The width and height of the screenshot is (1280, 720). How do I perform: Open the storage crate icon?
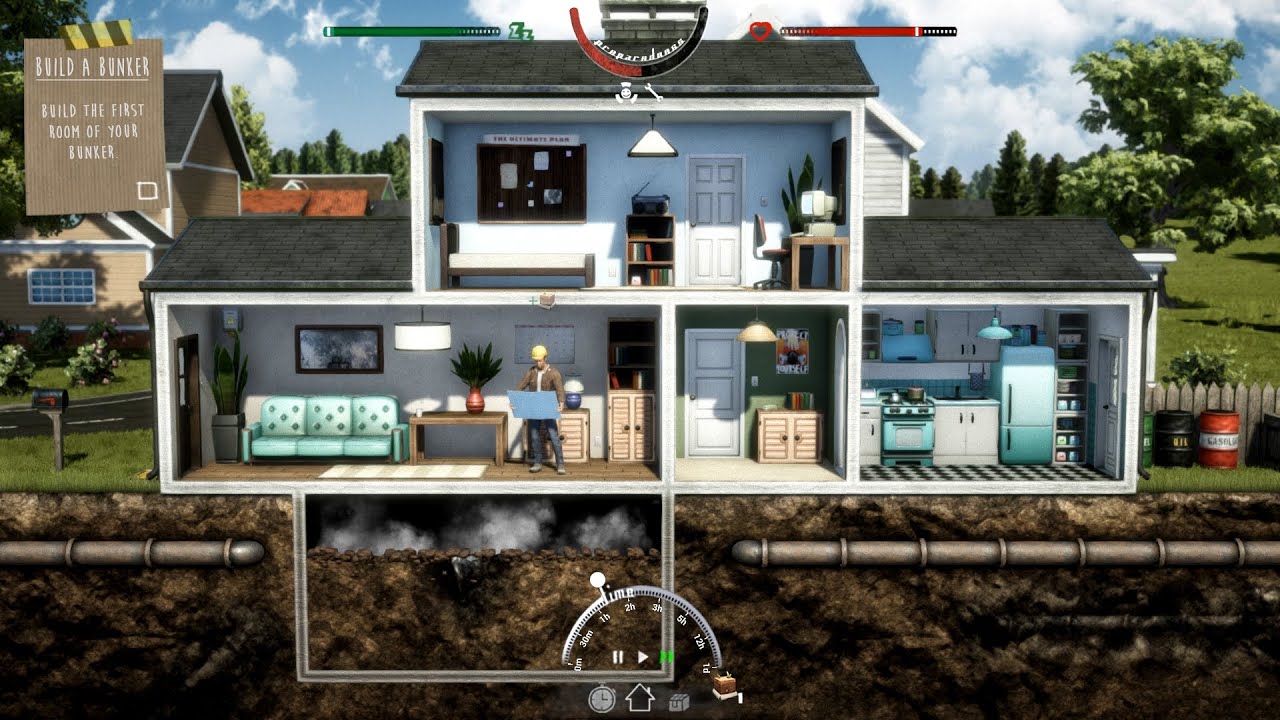pos(679,700)
